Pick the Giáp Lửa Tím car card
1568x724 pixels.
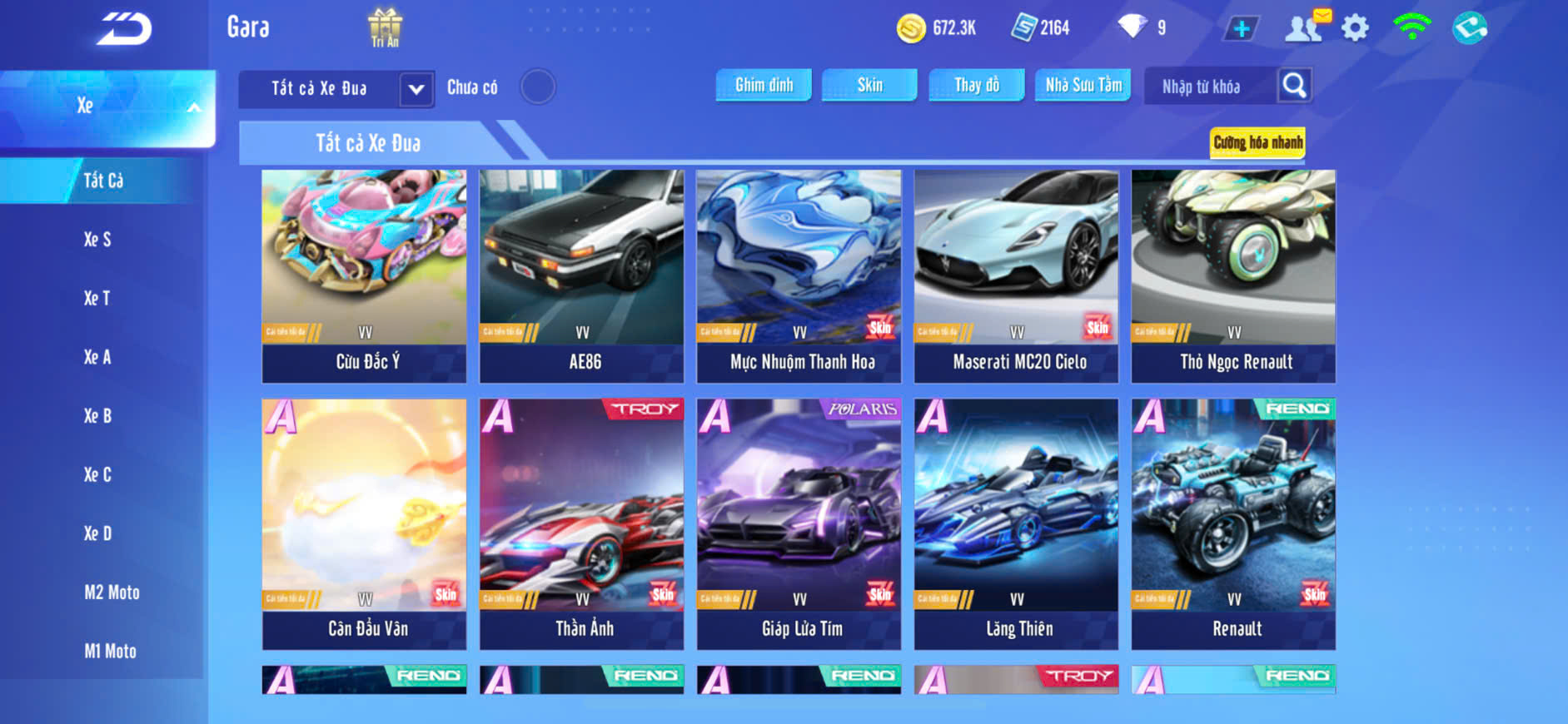tap(799, 524)
